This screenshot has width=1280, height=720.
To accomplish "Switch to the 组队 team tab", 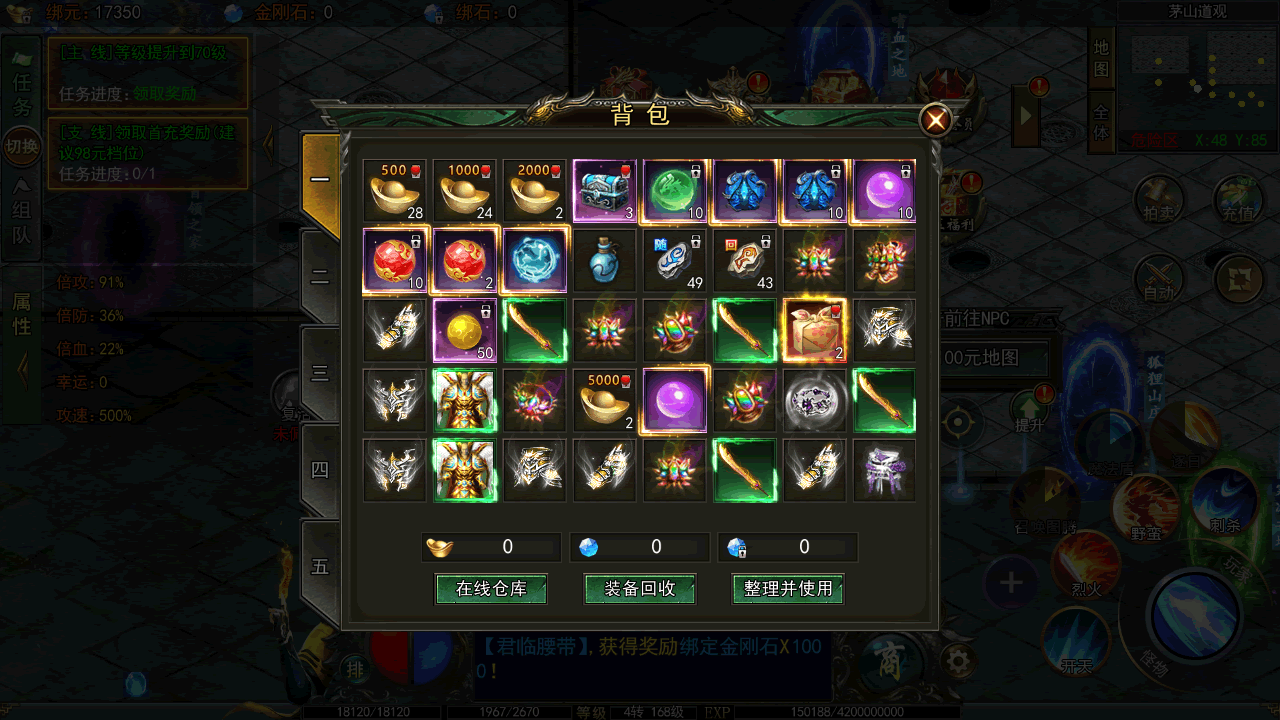I will tap(21, 222).
